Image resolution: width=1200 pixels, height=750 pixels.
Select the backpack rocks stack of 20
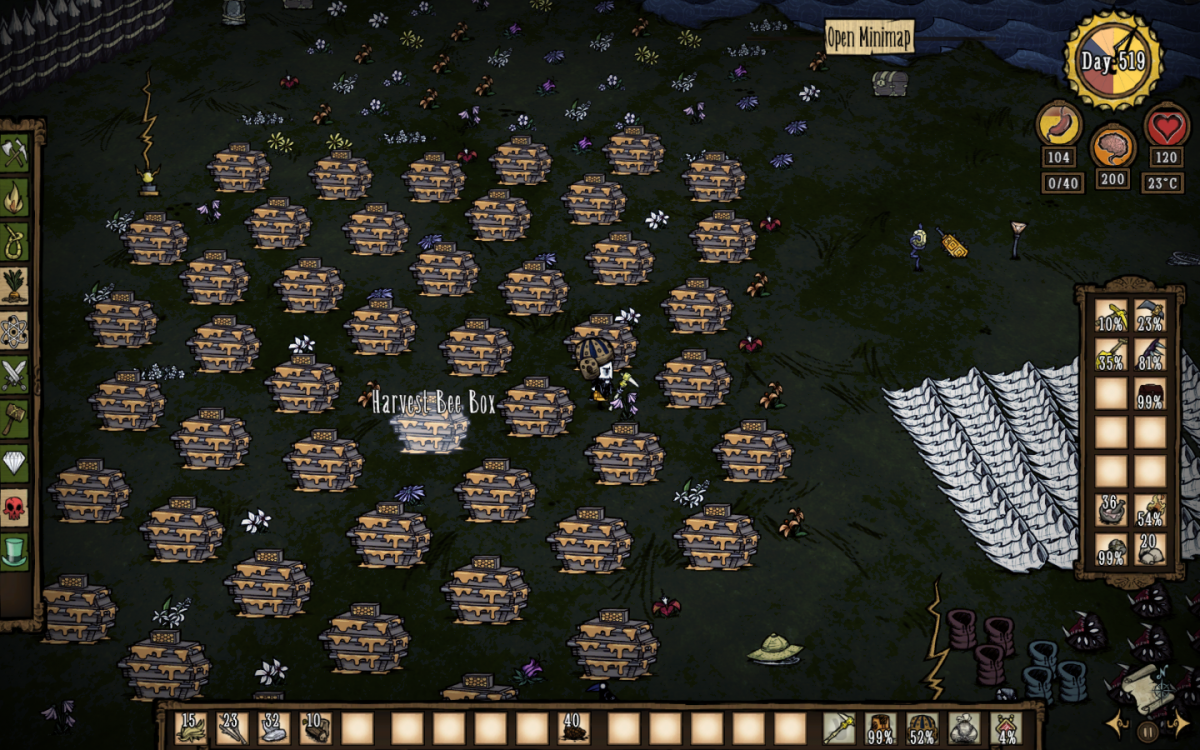(1151, 549)
